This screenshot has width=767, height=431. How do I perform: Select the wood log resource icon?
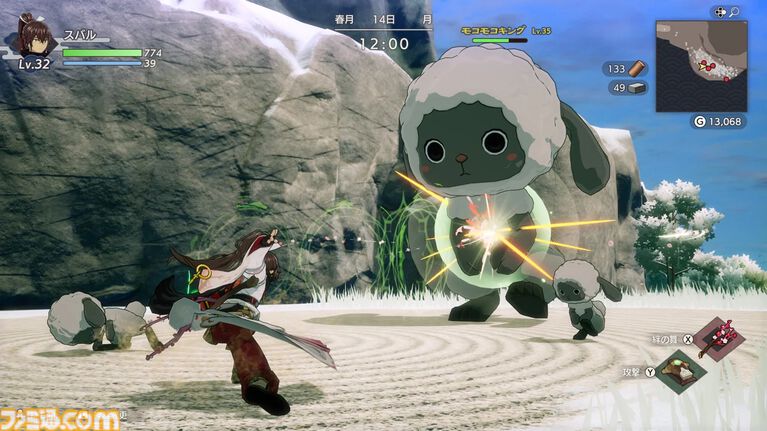[x=637, y=68]
